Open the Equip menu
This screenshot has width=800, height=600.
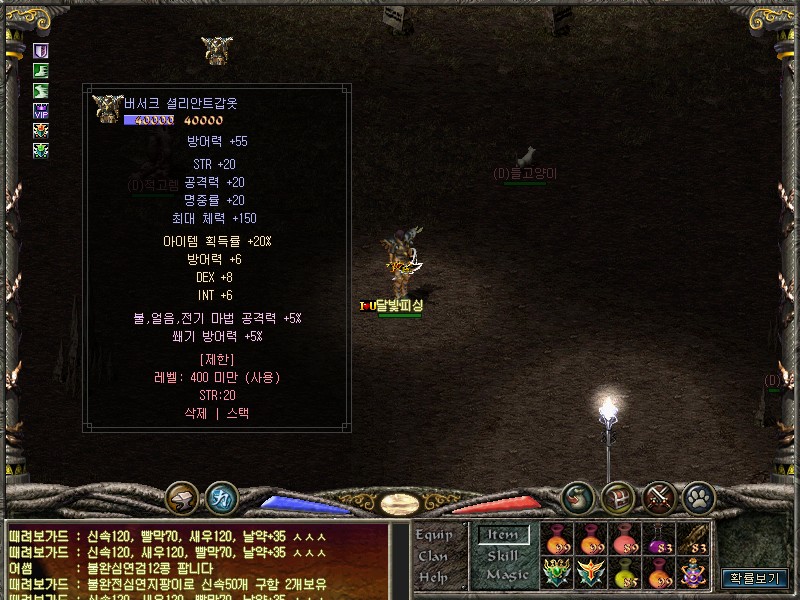tap(434, 535)
